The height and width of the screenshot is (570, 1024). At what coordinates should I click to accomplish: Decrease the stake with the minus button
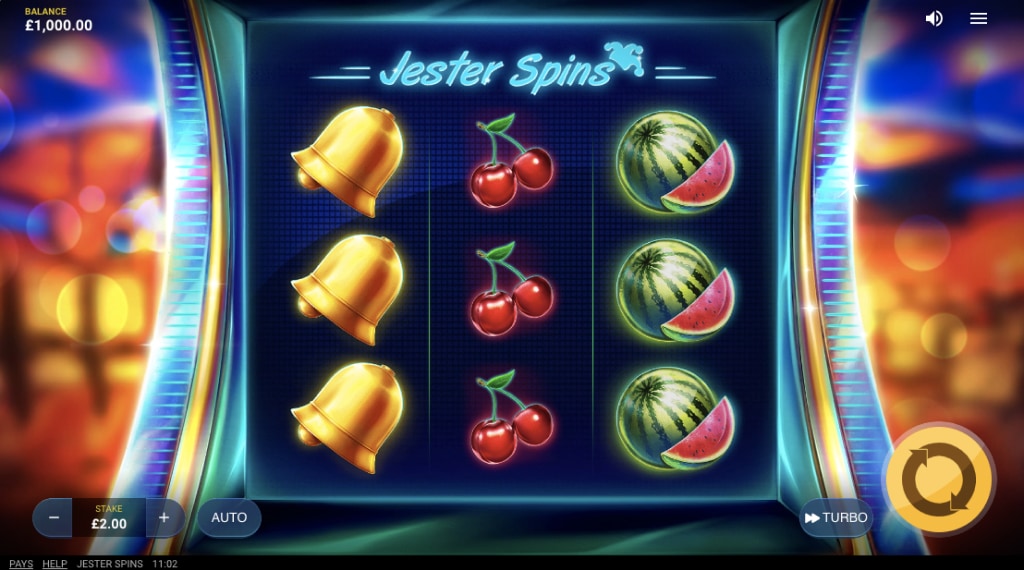point(54,518)
